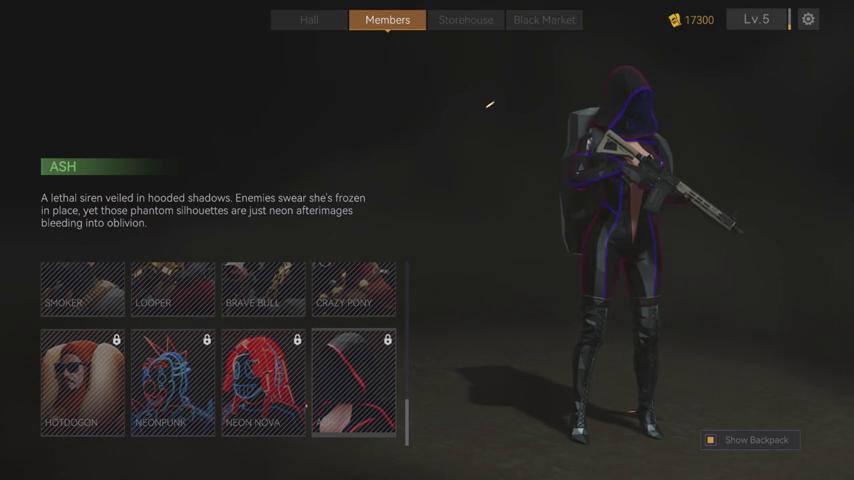854x480 pixels.
Task: Select the Members tab
Action: (x=387, y=20)
